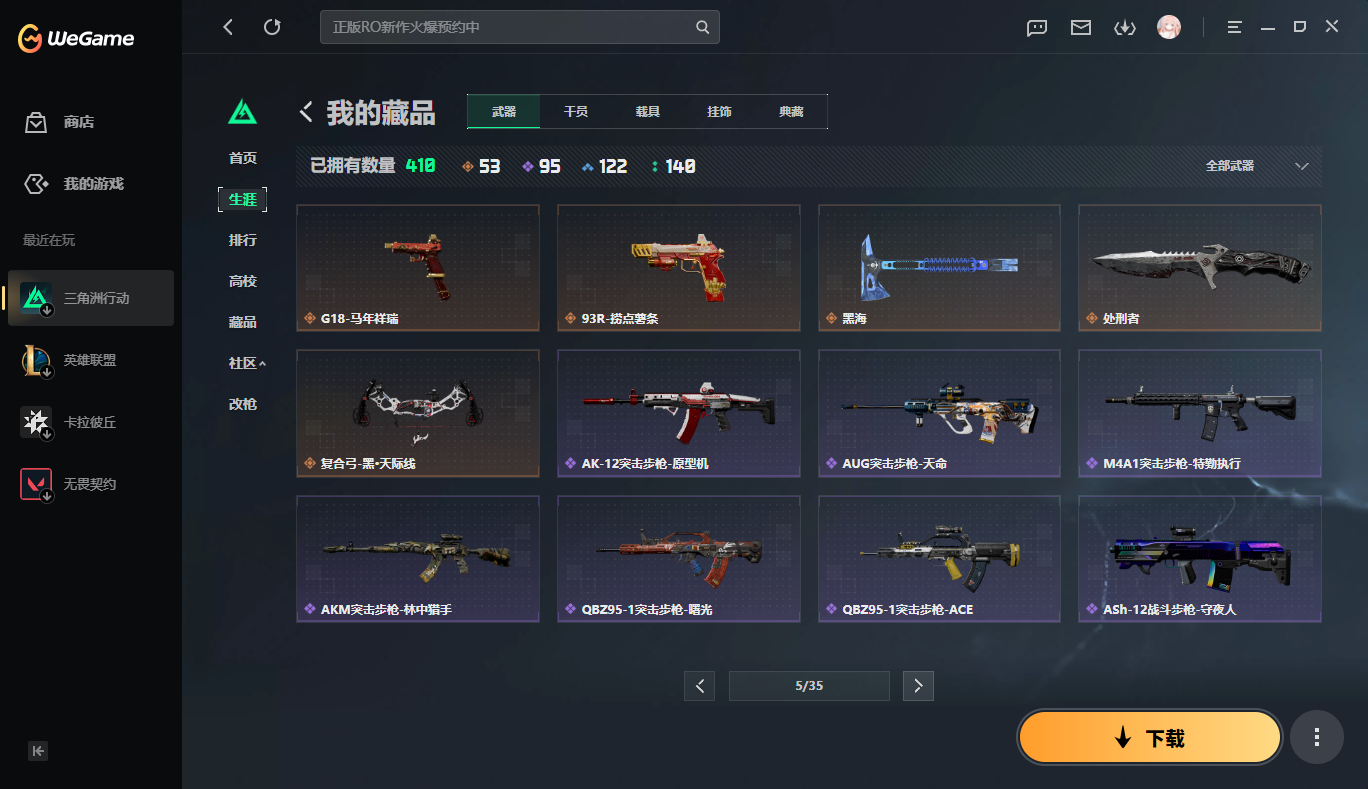The width and height of the screenshot is (1368, 789).
Task: Go back with the 我的藏品 back arrow
Action: [x=306, y=112]
